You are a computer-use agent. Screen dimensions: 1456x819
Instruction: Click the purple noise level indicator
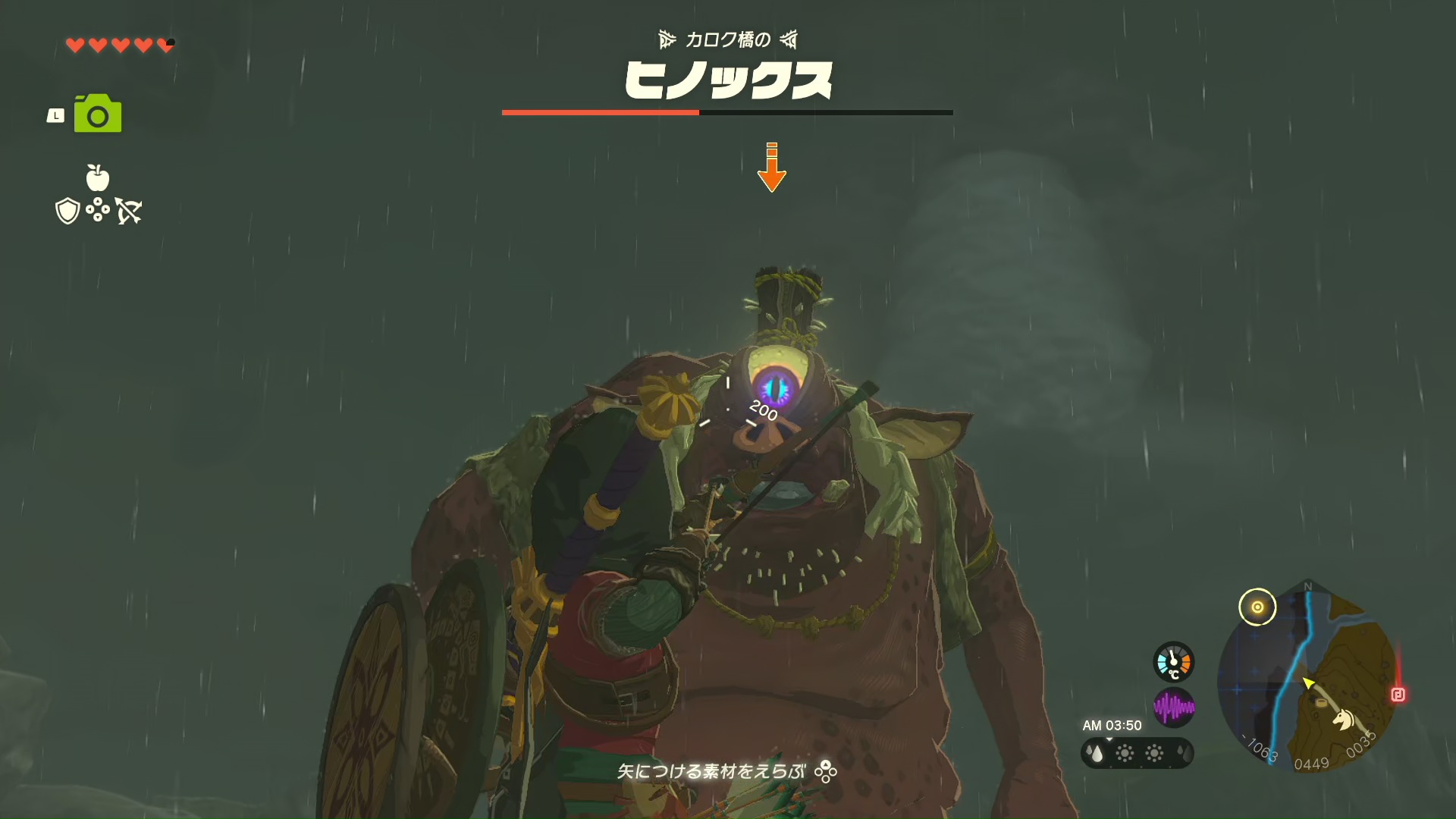(x=1173, y=708)
